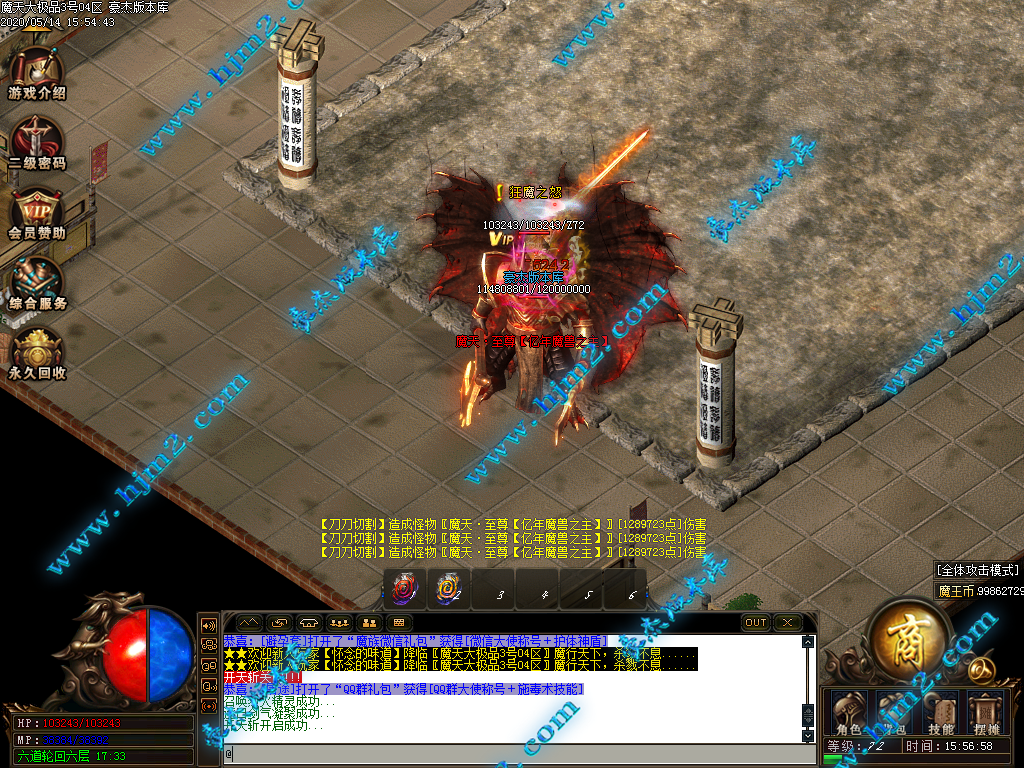Open the 角色 character panel
1024x768 pixels.
(x=851, y=712)
